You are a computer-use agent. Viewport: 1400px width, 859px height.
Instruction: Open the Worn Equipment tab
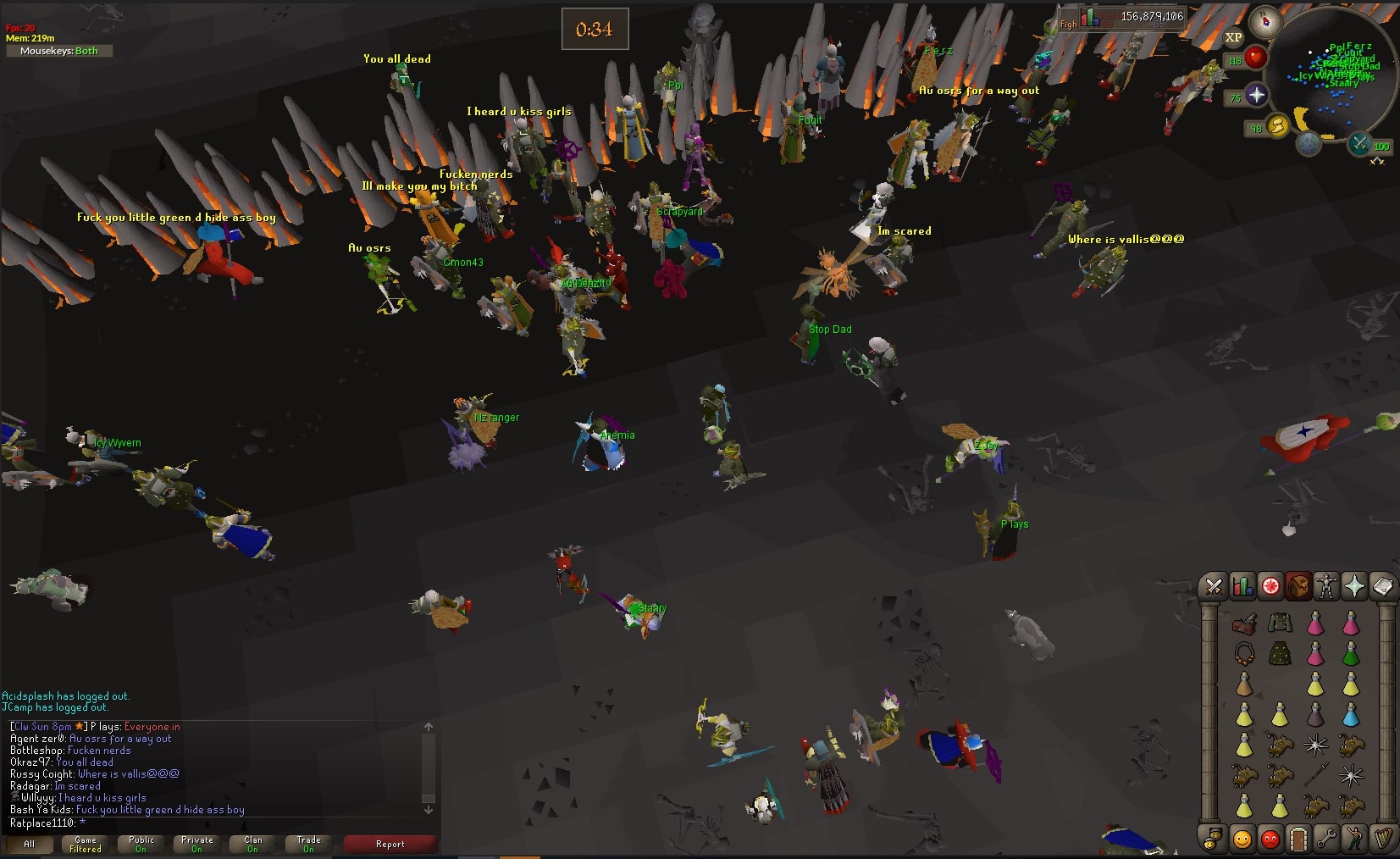tap(1327, 586)
